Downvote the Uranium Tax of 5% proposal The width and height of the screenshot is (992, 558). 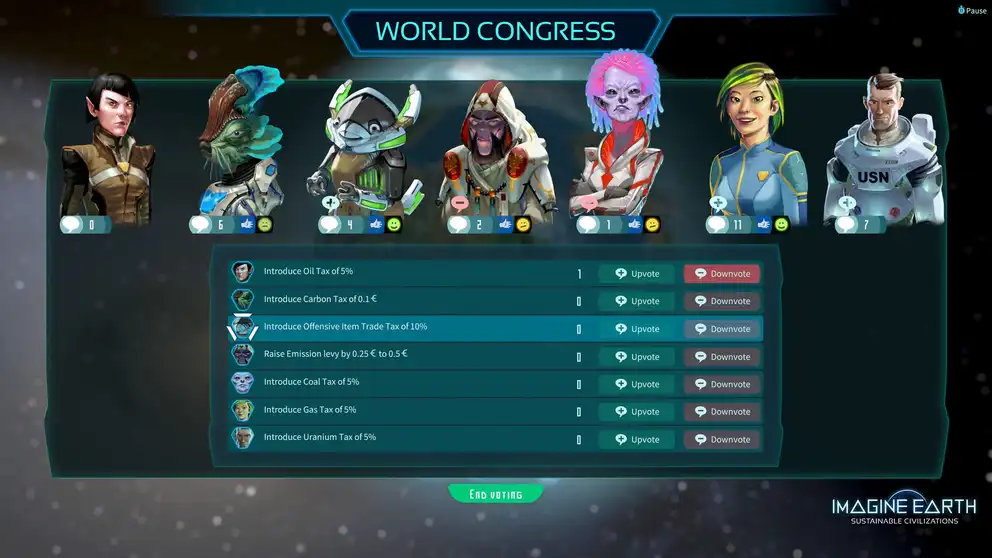[x=721, y=439]
